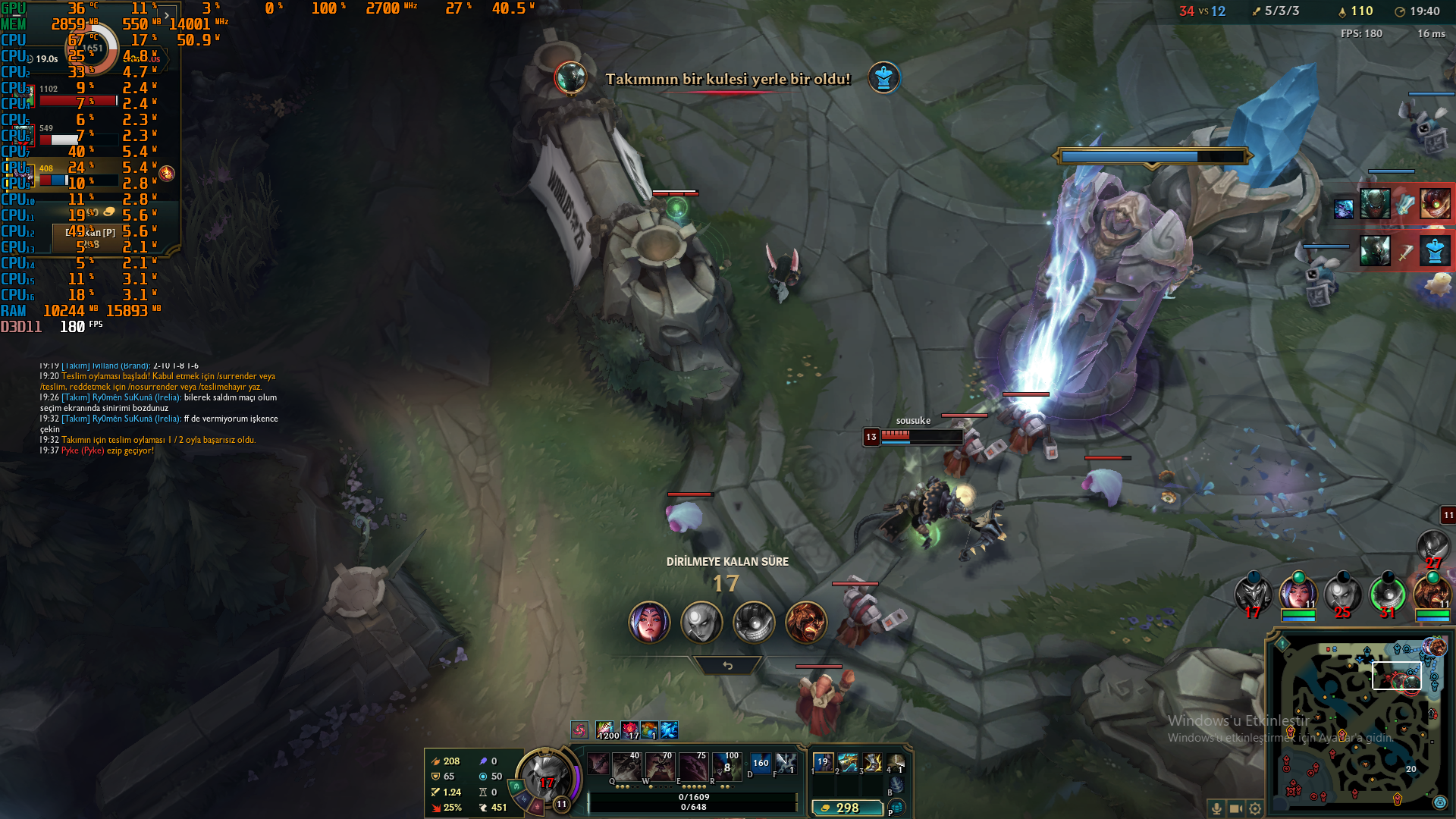Viewport: 1456px width, 819px height.
Task: Click the Recall (B) button
Action: 896,785
